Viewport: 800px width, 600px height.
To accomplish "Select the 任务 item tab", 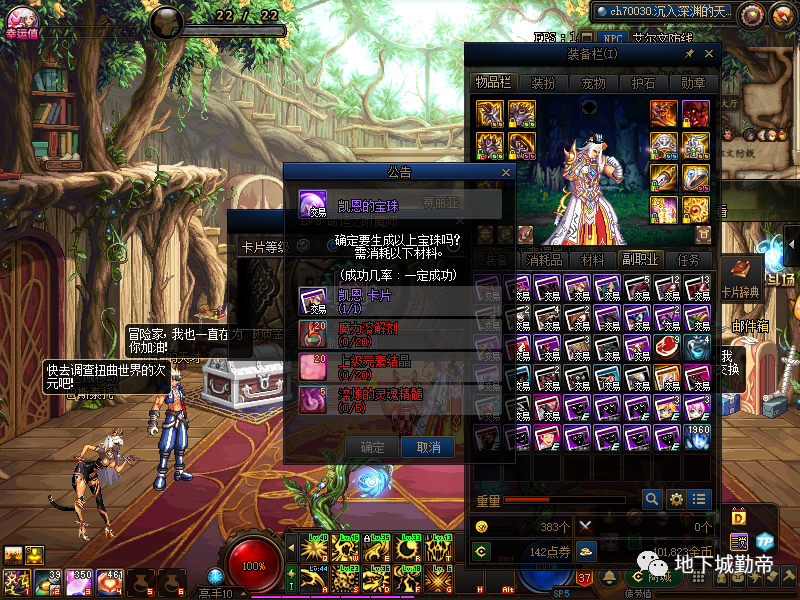I will coord(688,259).
